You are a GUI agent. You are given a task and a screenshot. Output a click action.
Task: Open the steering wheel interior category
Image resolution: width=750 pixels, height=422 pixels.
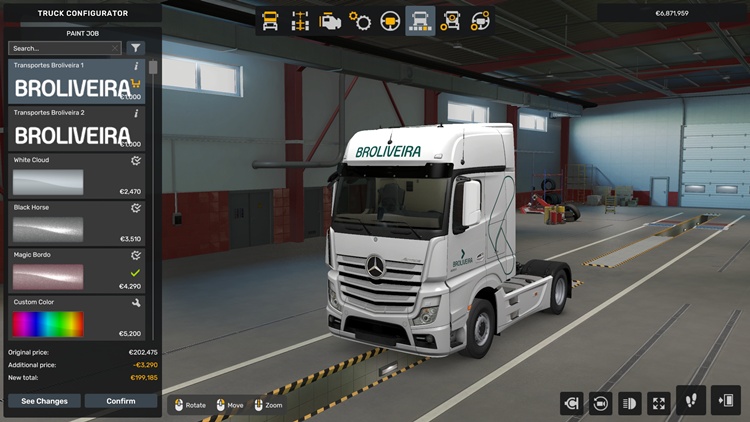pyautogui.click(x=390, y=20)
